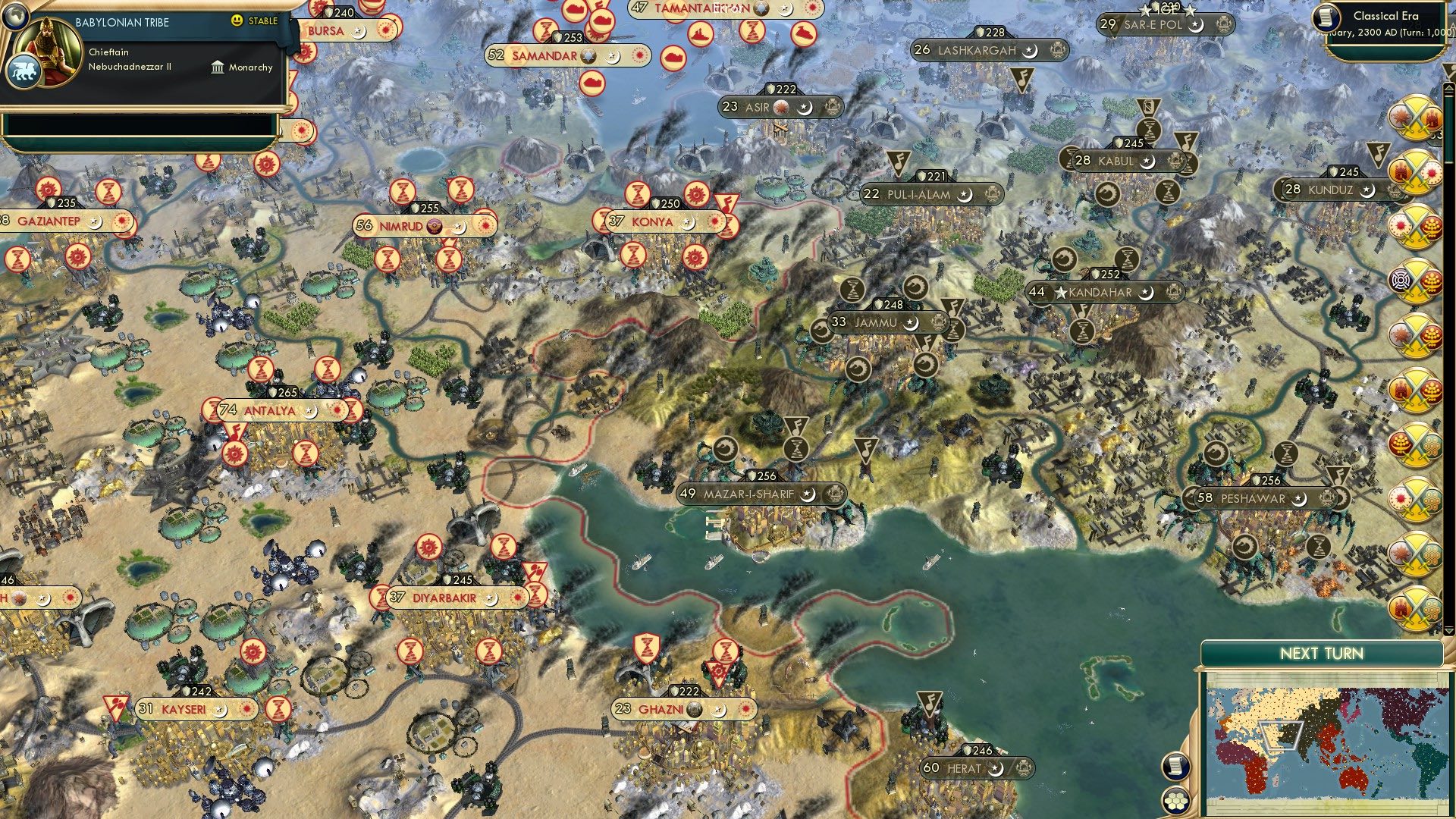Screen dimensions: 1456x819
Task: Open the notification log scroll beside the minimap
Action: pos(1177,764)
